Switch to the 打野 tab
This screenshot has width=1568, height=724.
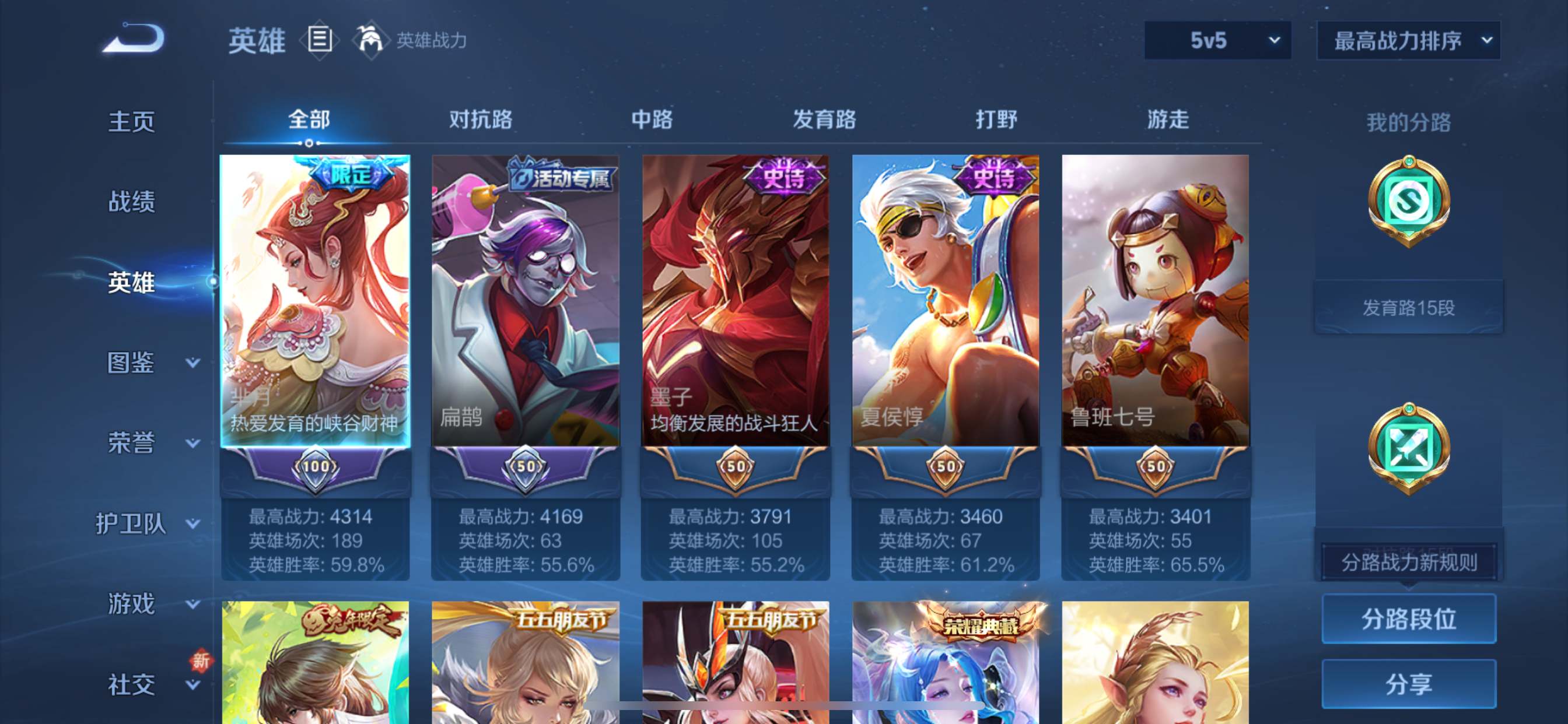click(x=994, y=121)
